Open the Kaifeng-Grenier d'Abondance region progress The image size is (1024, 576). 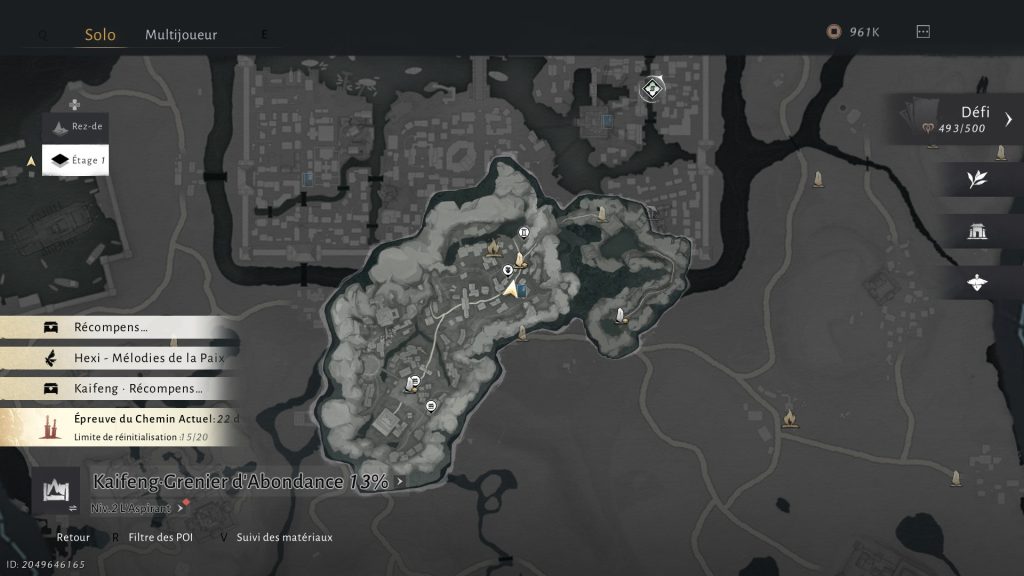(x=240, y=482)
